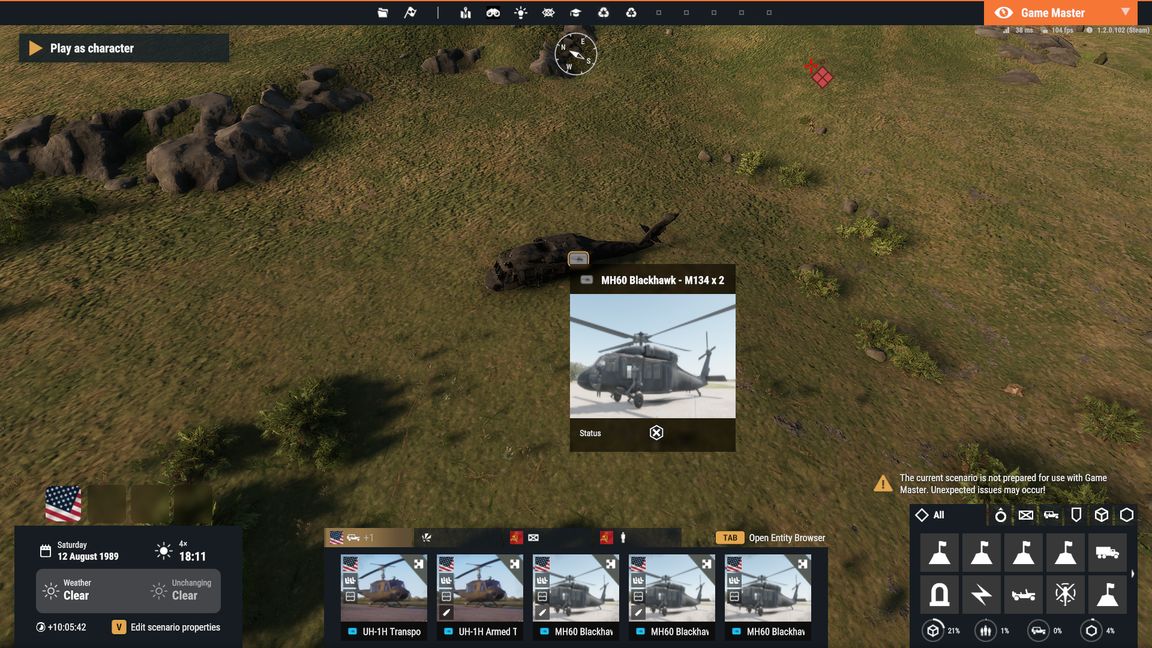The width and height of the screenshot is (1152, 648).
Task: Open the folder icon in top toolbar
Action: point(383,13)
